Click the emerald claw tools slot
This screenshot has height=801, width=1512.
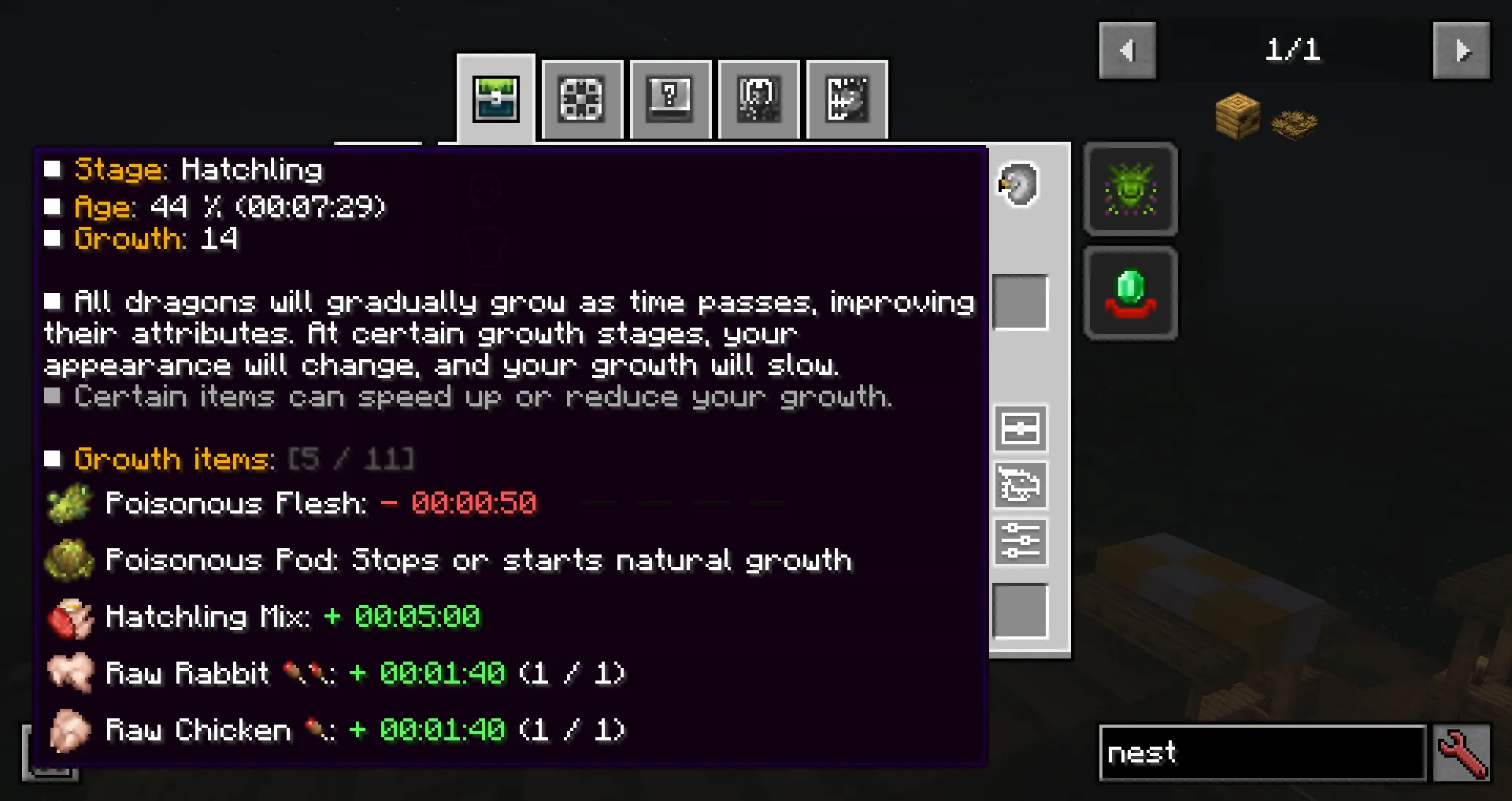(x=1131, y=293)
